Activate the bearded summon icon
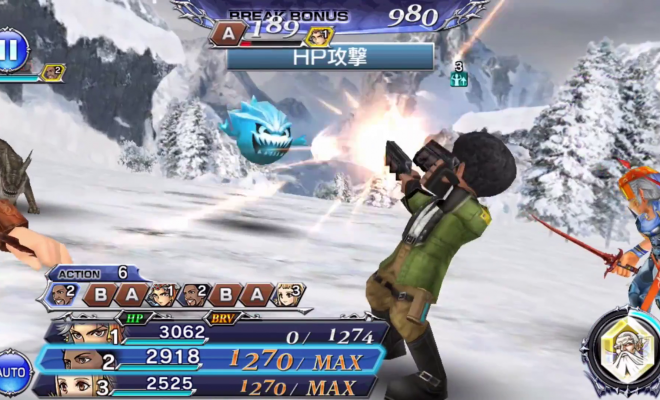 [x=621, y=350]
